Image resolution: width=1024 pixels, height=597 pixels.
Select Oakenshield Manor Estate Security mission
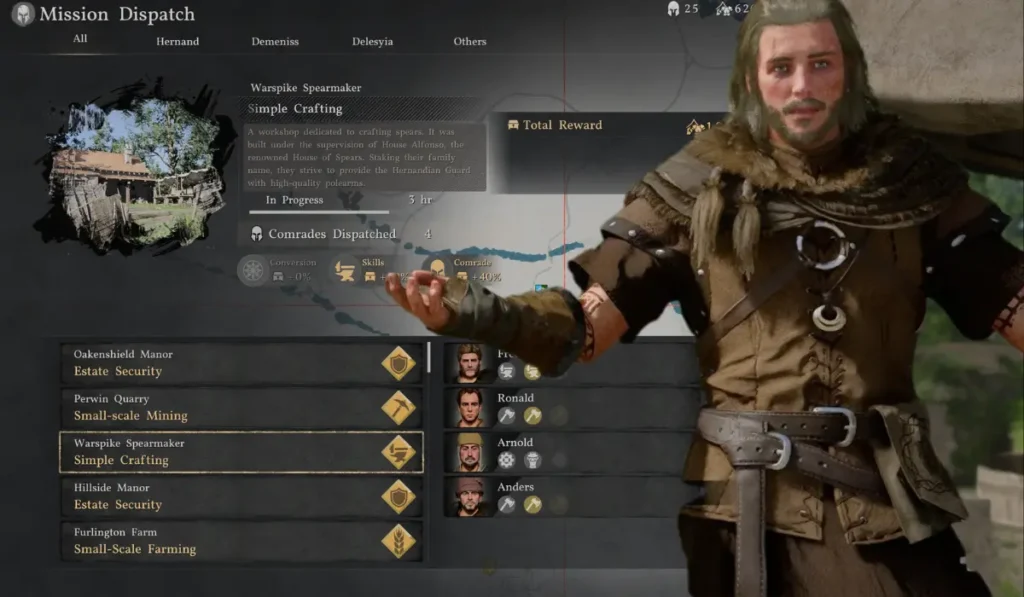coord(241,363)
